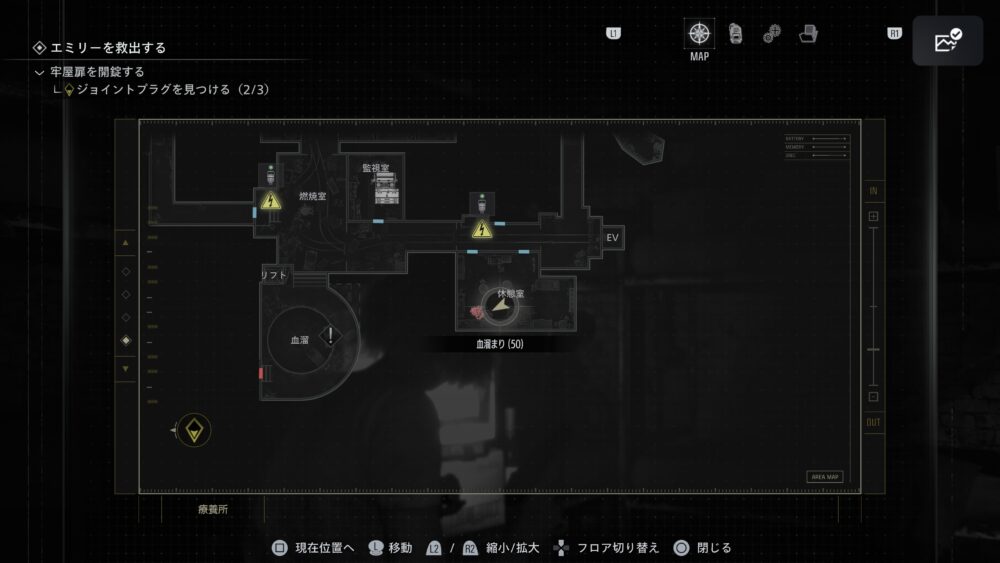Select the highlighted current floor diamond

click(125, 341)
